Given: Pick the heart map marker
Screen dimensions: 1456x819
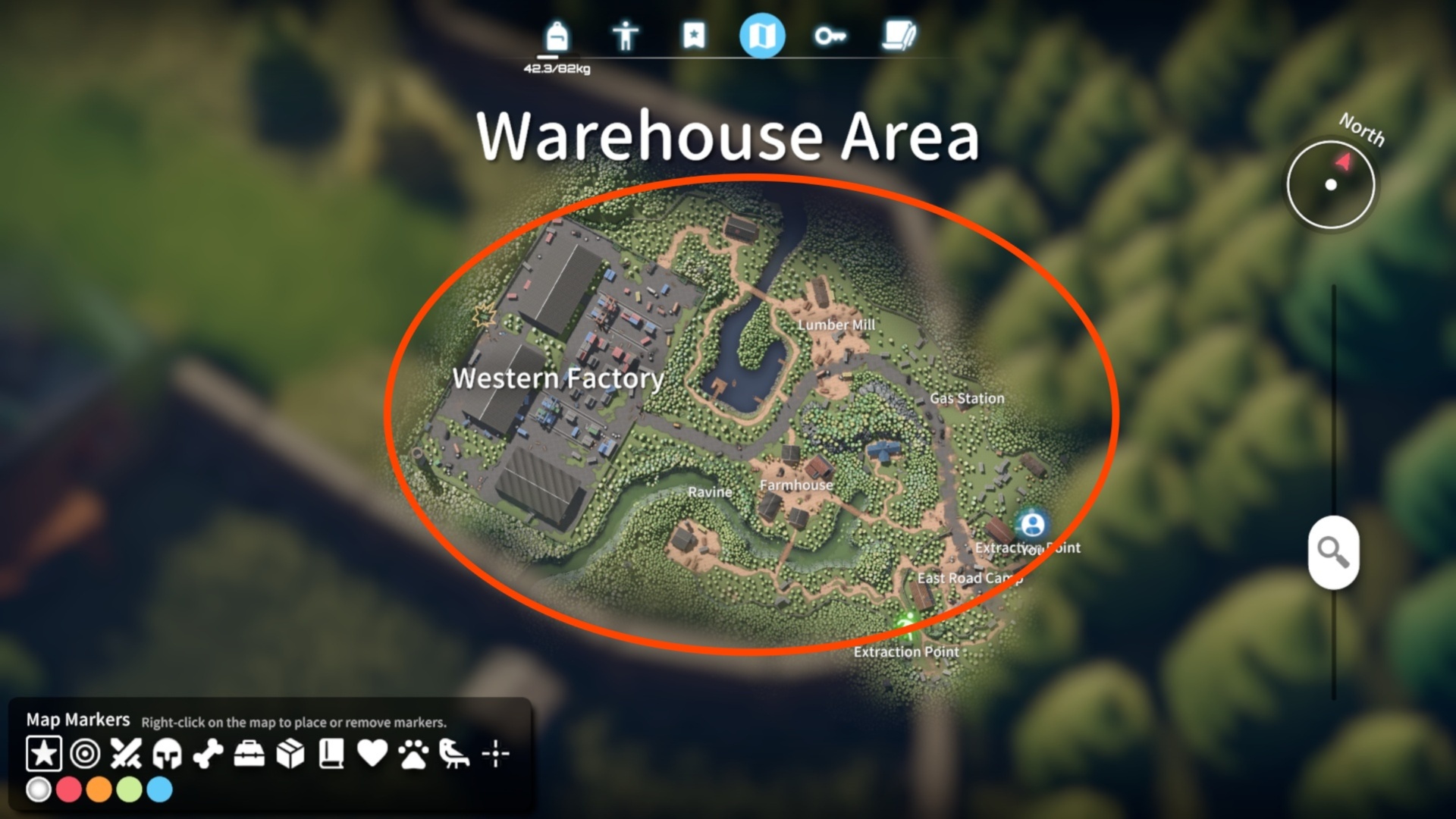Looking at the screenshot, I should coord(372,754).
